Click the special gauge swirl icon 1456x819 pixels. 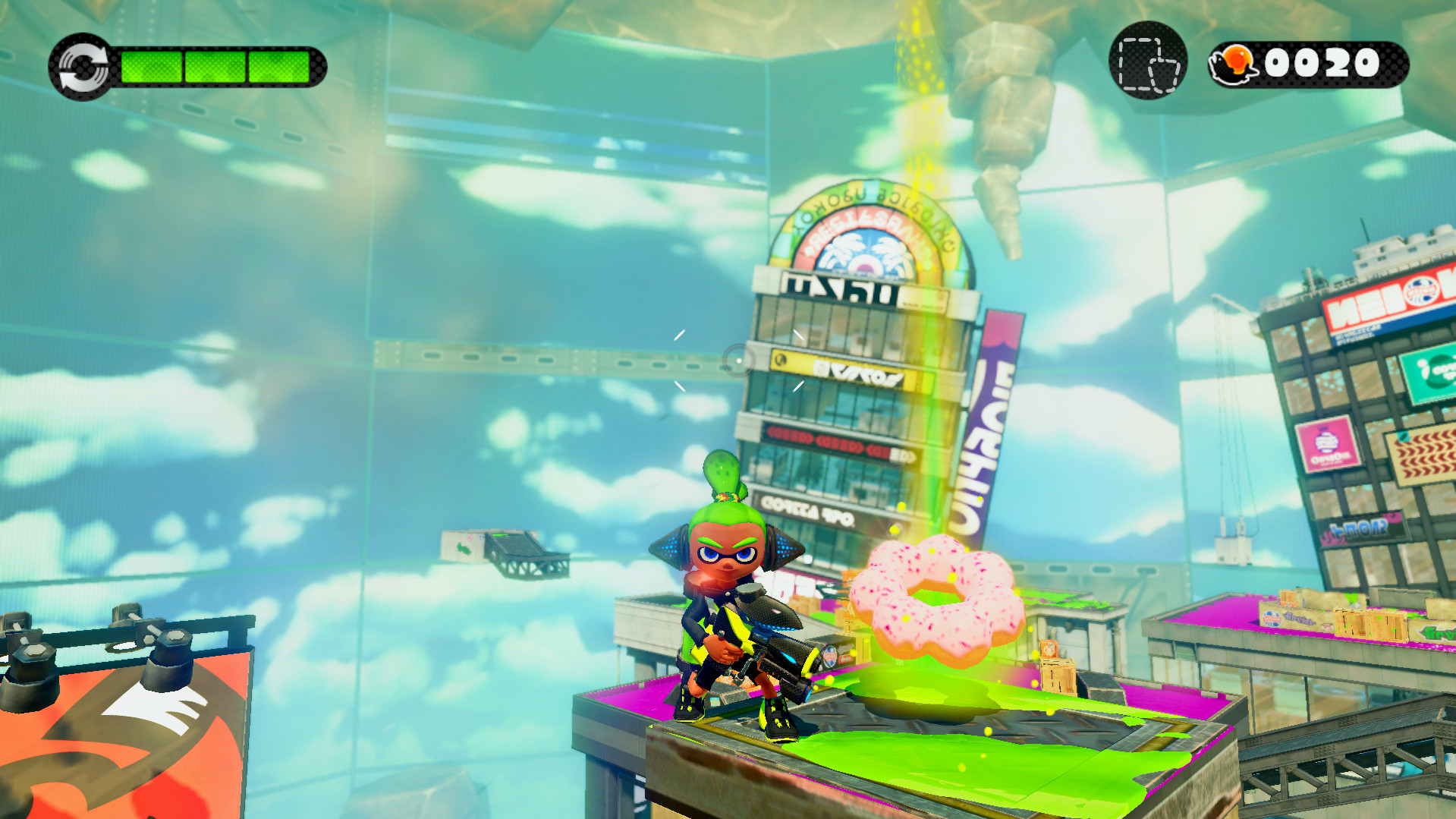[83, 67]
